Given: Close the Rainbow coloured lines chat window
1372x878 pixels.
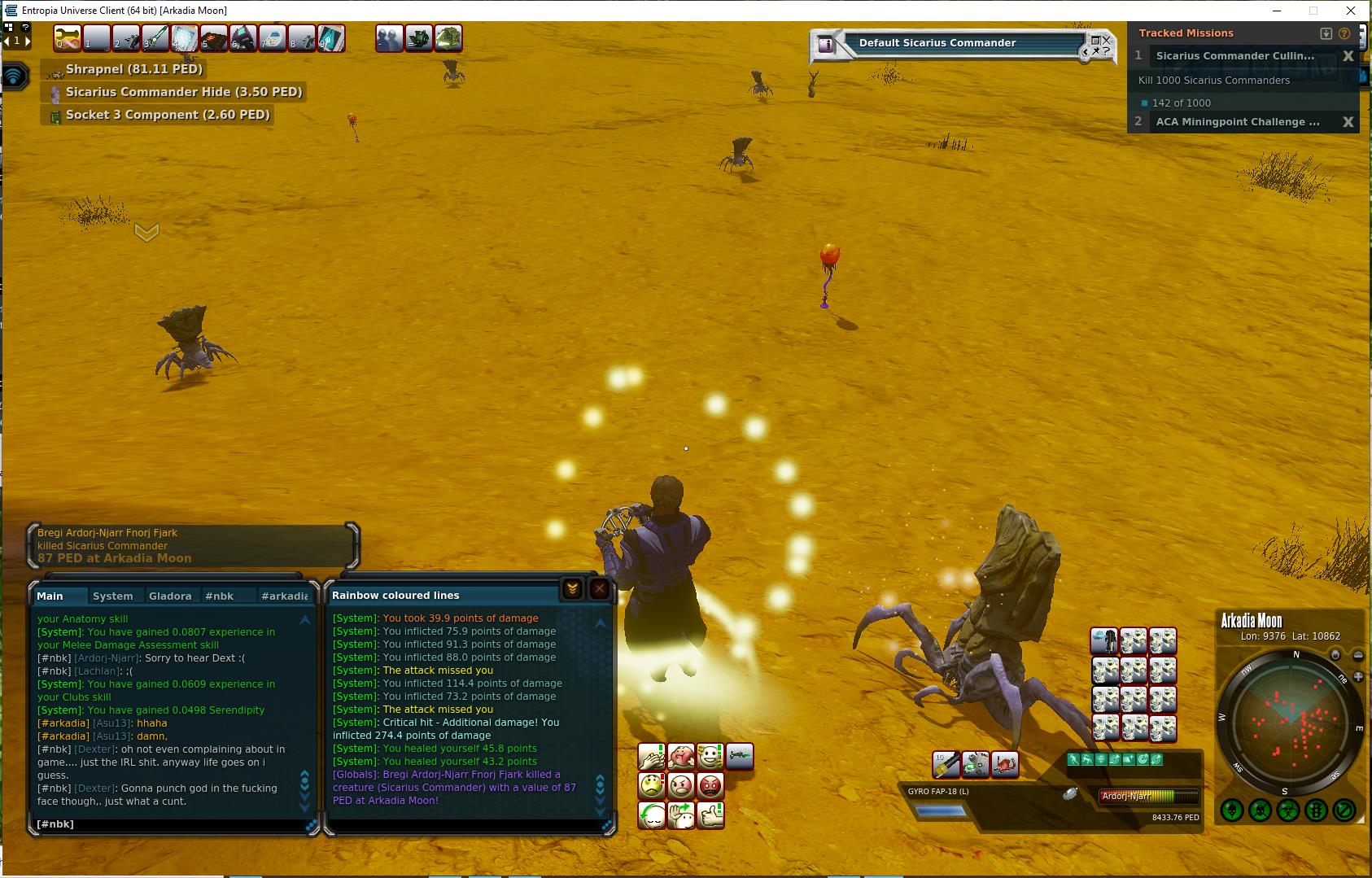Looking at the screenshot, I should (600, 589).
